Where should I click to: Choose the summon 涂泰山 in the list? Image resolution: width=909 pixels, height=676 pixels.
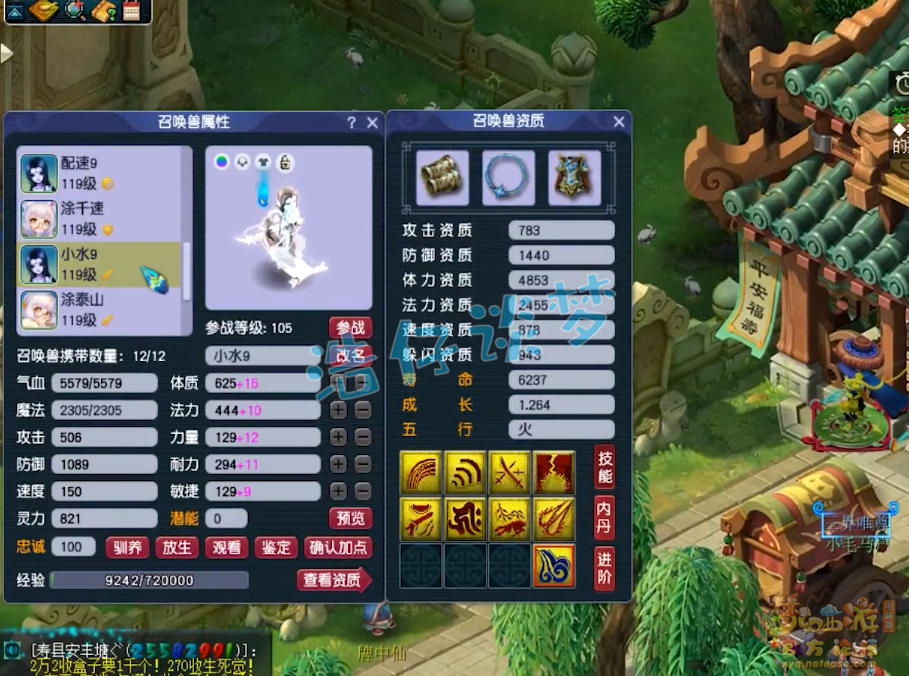pos(98,310)
